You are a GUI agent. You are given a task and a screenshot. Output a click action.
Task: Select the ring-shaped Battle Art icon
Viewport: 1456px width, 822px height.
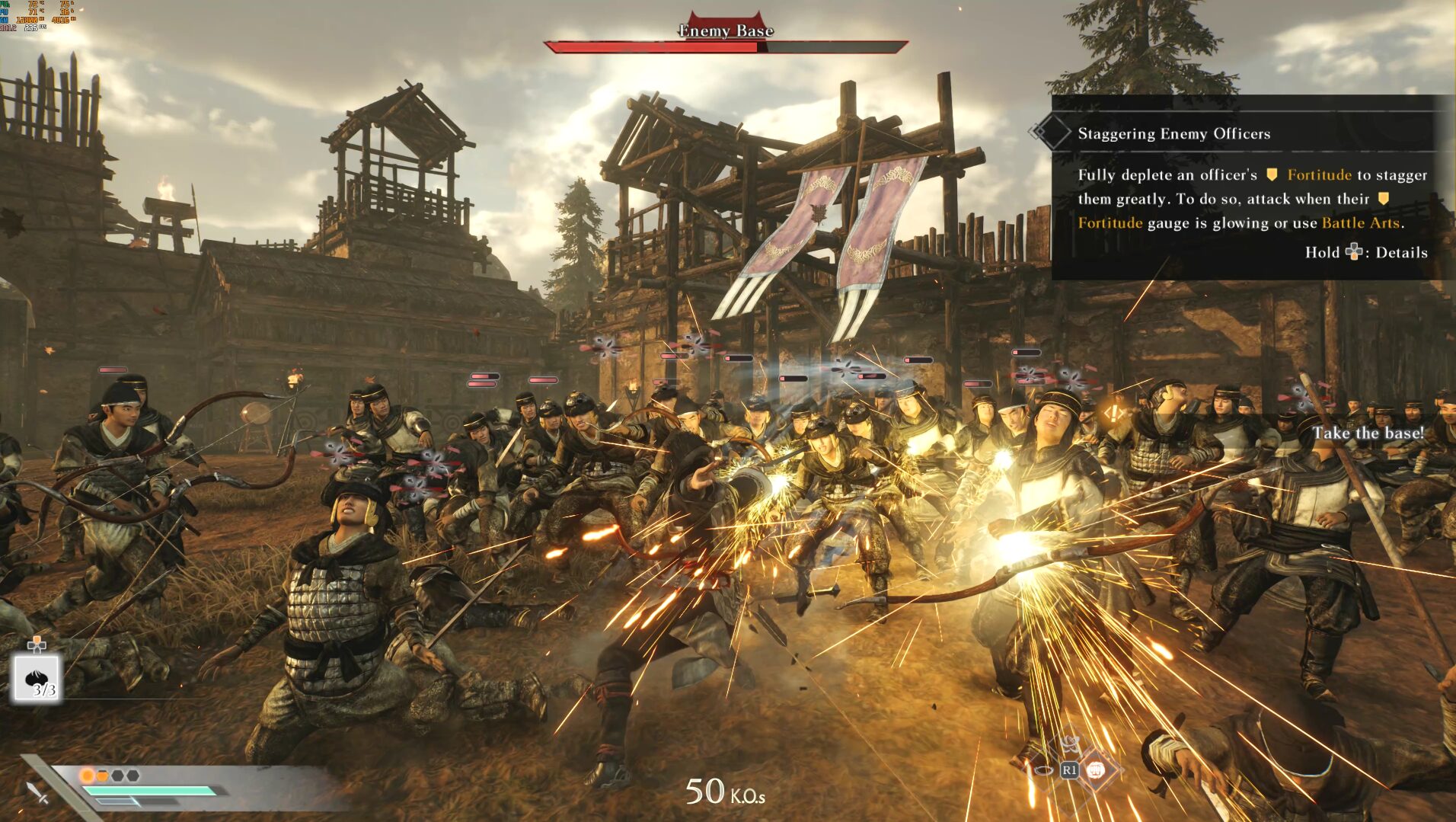(1043, 770)
